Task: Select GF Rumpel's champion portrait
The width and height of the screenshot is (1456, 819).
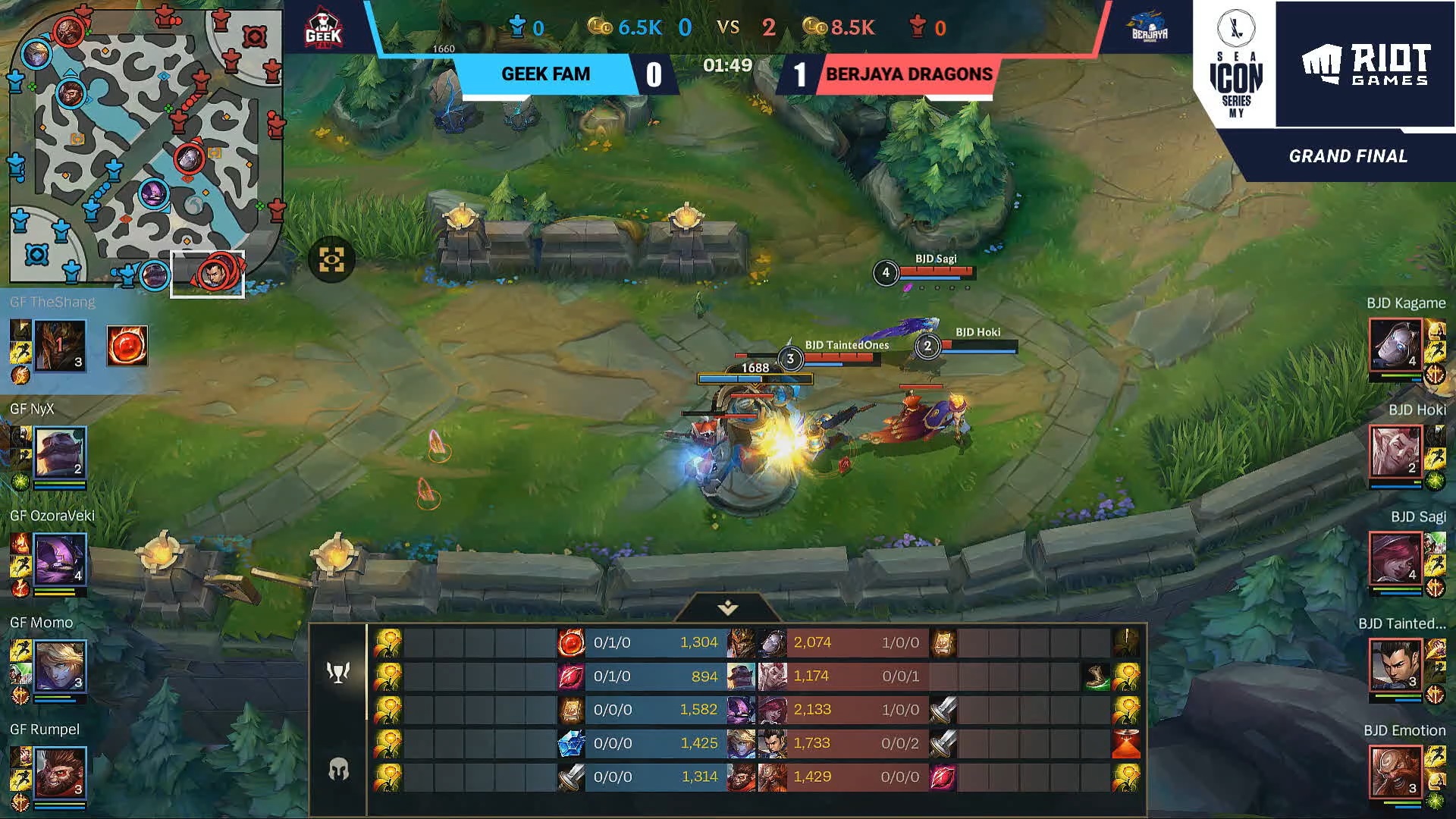Action: (x=60, y=773)
